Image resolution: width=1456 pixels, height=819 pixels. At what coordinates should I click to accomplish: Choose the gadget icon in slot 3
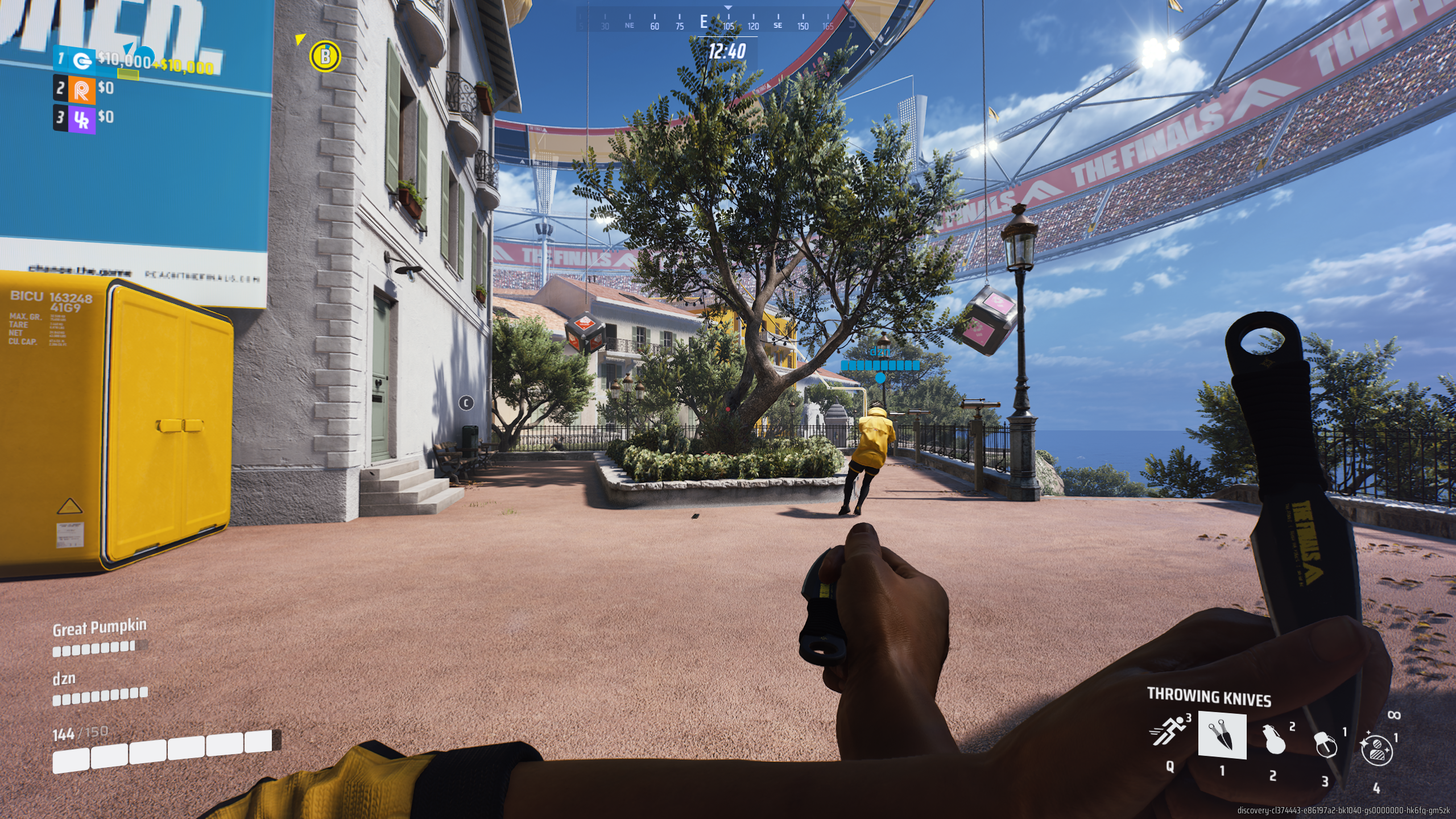[1325, 744]
